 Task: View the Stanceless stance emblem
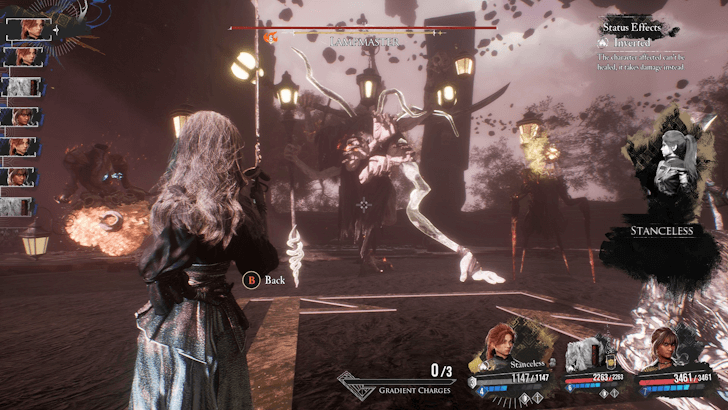[x=660, y=175]
